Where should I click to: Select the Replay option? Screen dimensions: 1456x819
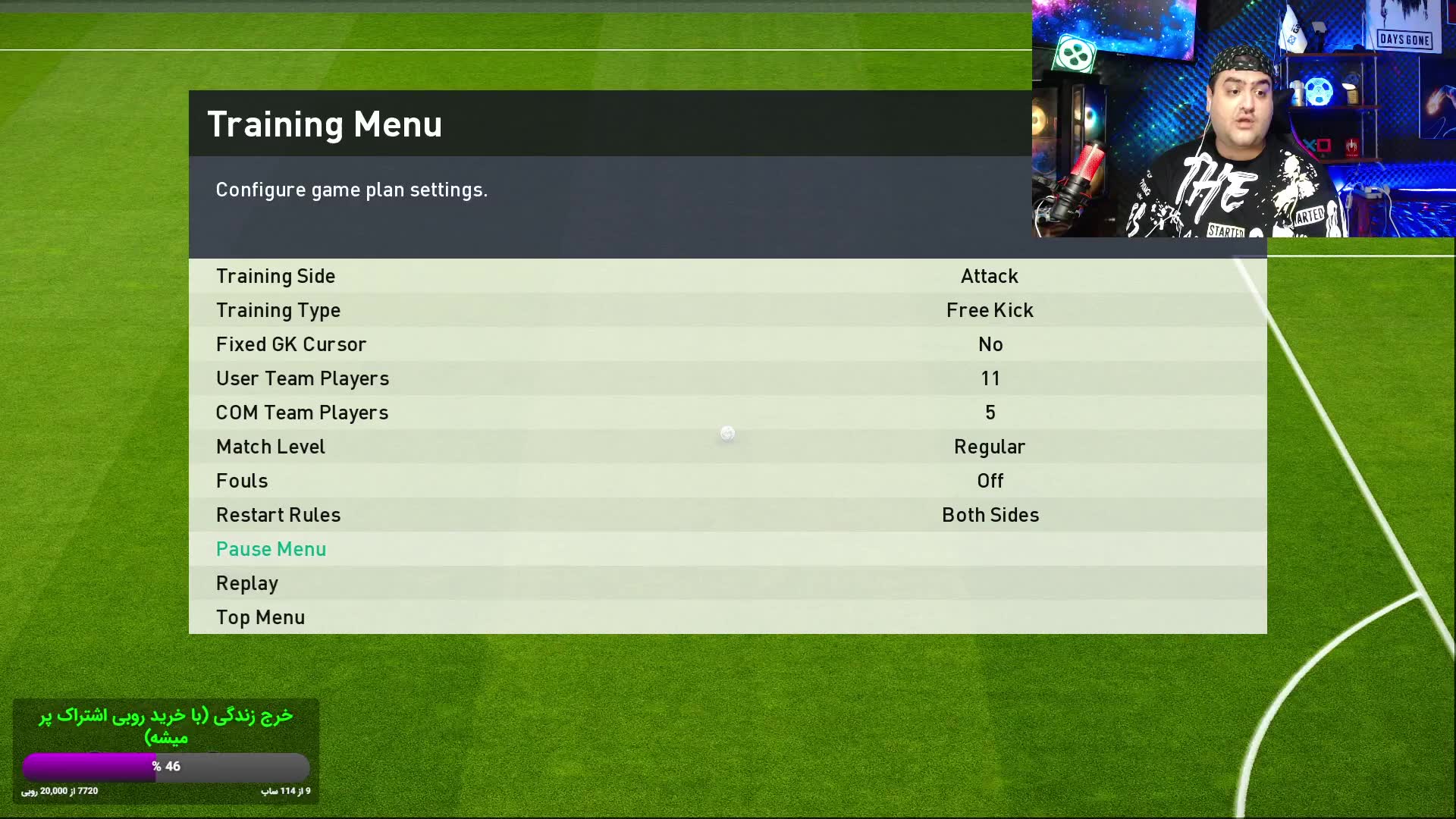click(246, 583)
